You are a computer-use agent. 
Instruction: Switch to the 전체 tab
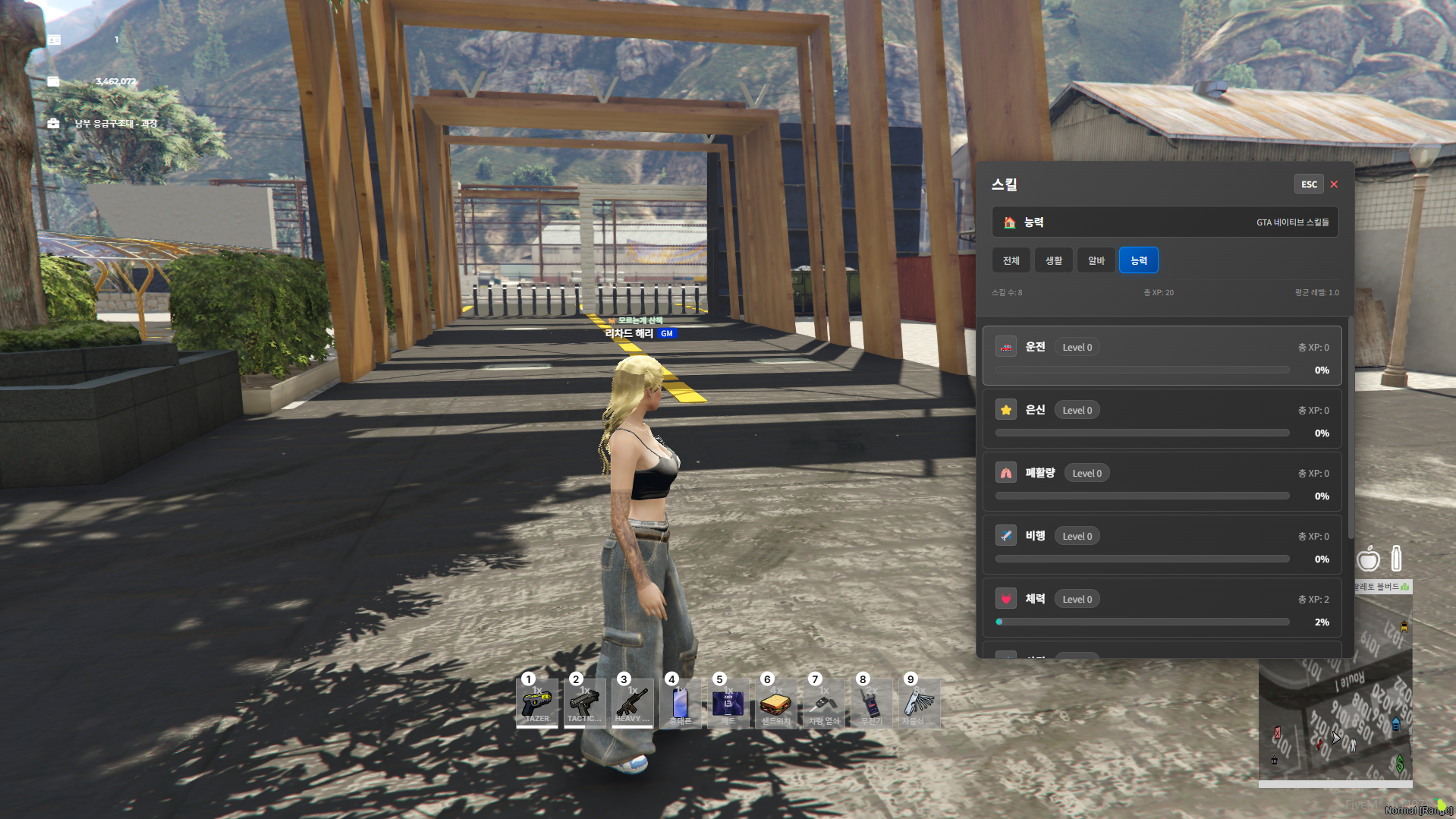(x=1011, y=260)
